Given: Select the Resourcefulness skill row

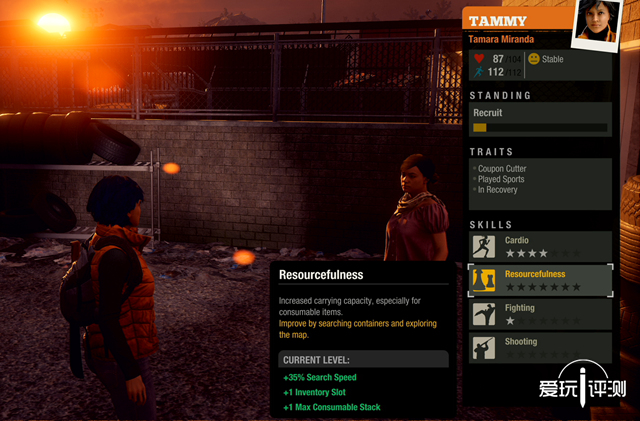Looking at the screenshot, I should coord(540,280).
